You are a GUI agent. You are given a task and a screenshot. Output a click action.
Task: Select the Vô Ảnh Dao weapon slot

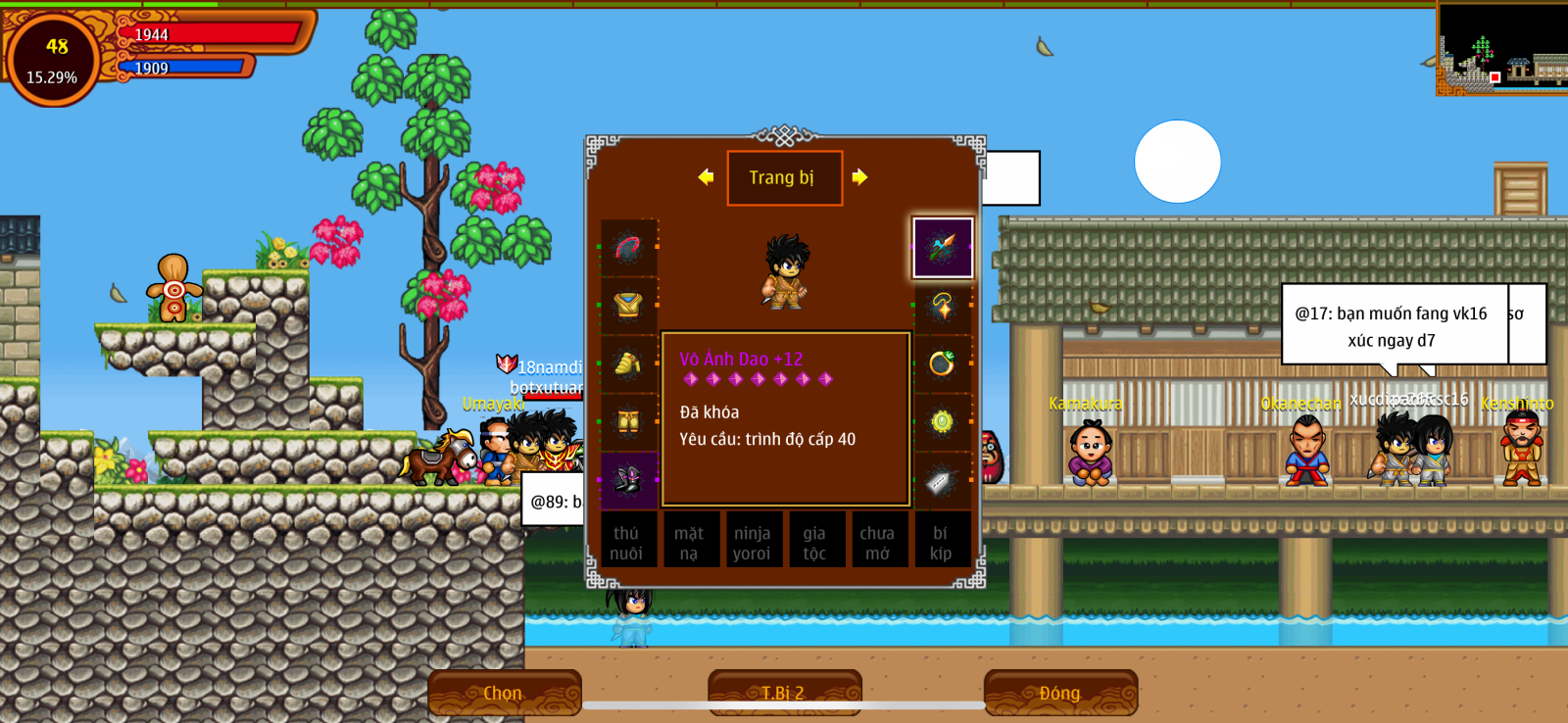tap(942, 247)
